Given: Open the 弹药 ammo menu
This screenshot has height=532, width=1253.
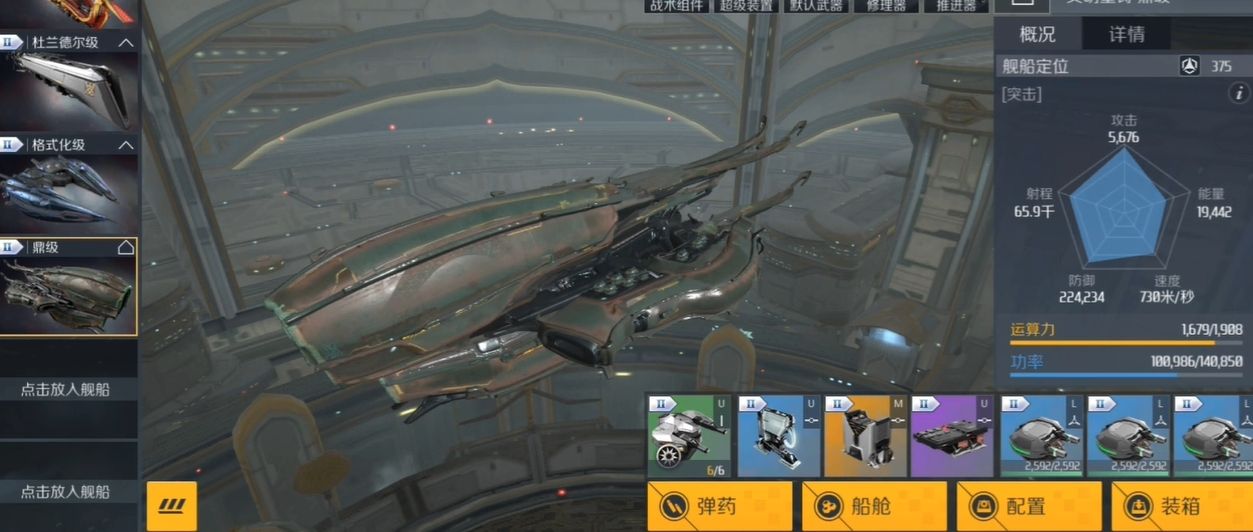Looking at the screenshot, I should [x=719, y=506].
